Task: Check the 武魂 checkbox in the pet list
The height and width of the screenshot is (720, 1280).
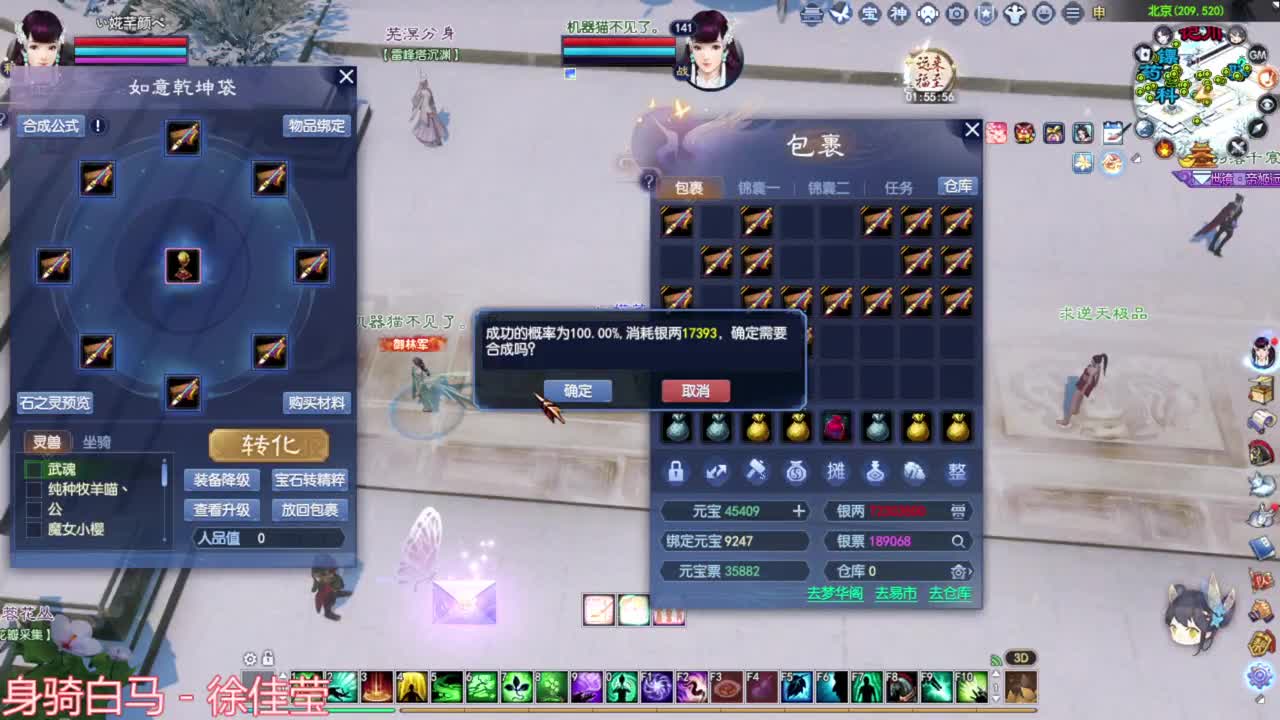Action: pyautogui.click(x=37, y=469)
